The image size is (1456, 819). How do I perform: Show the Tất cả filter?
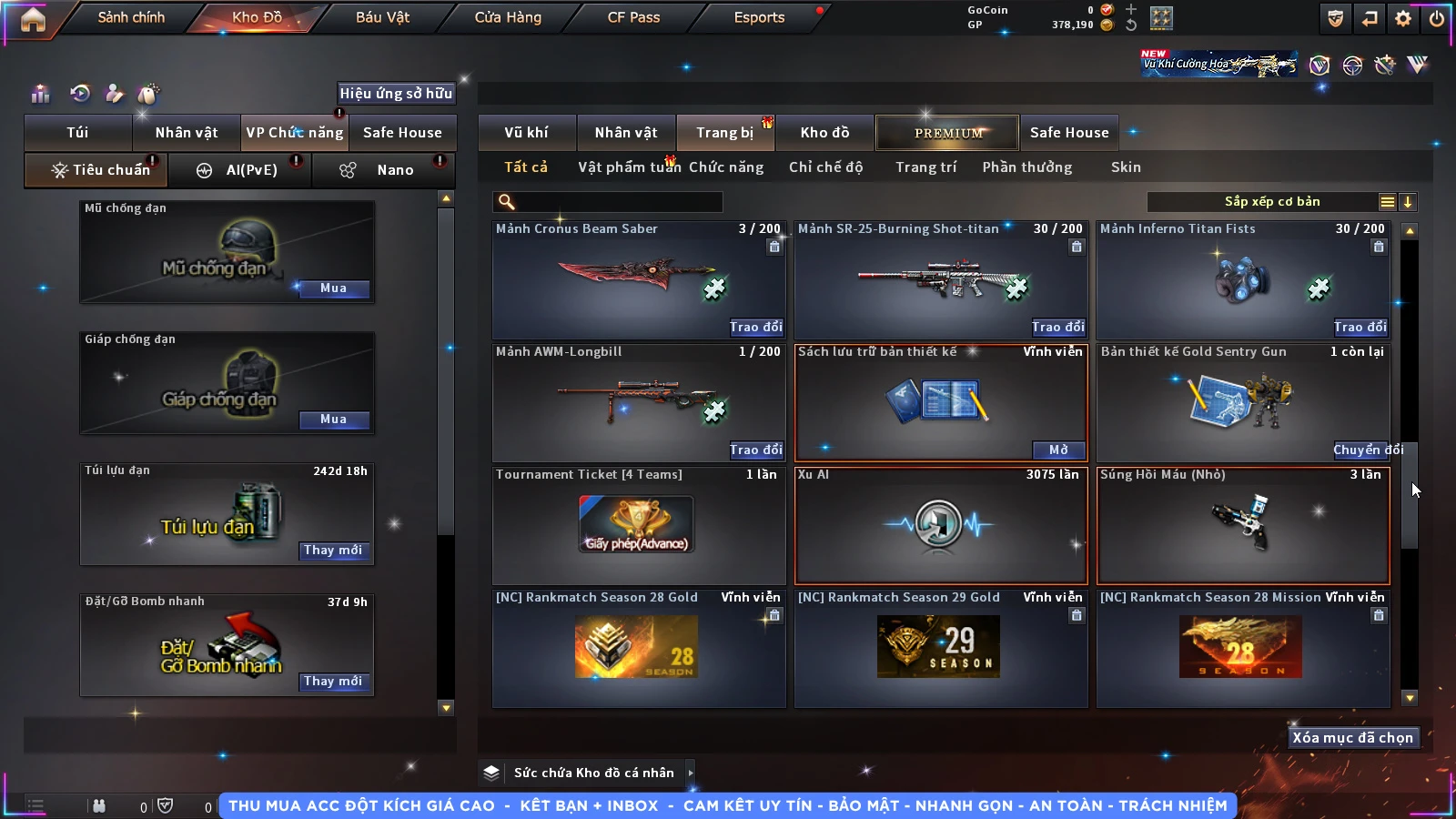[526, 167]
